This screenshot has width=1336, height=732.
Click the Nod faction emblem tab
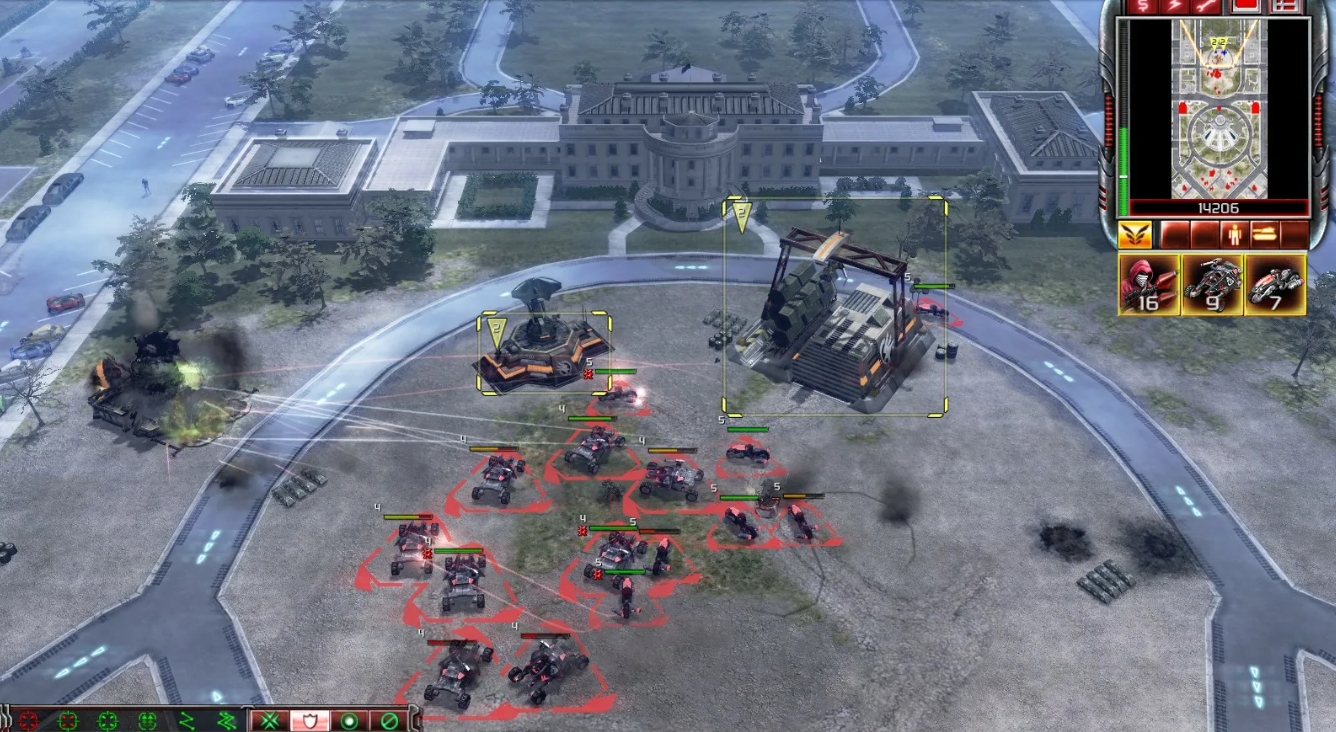point(1134,234)
